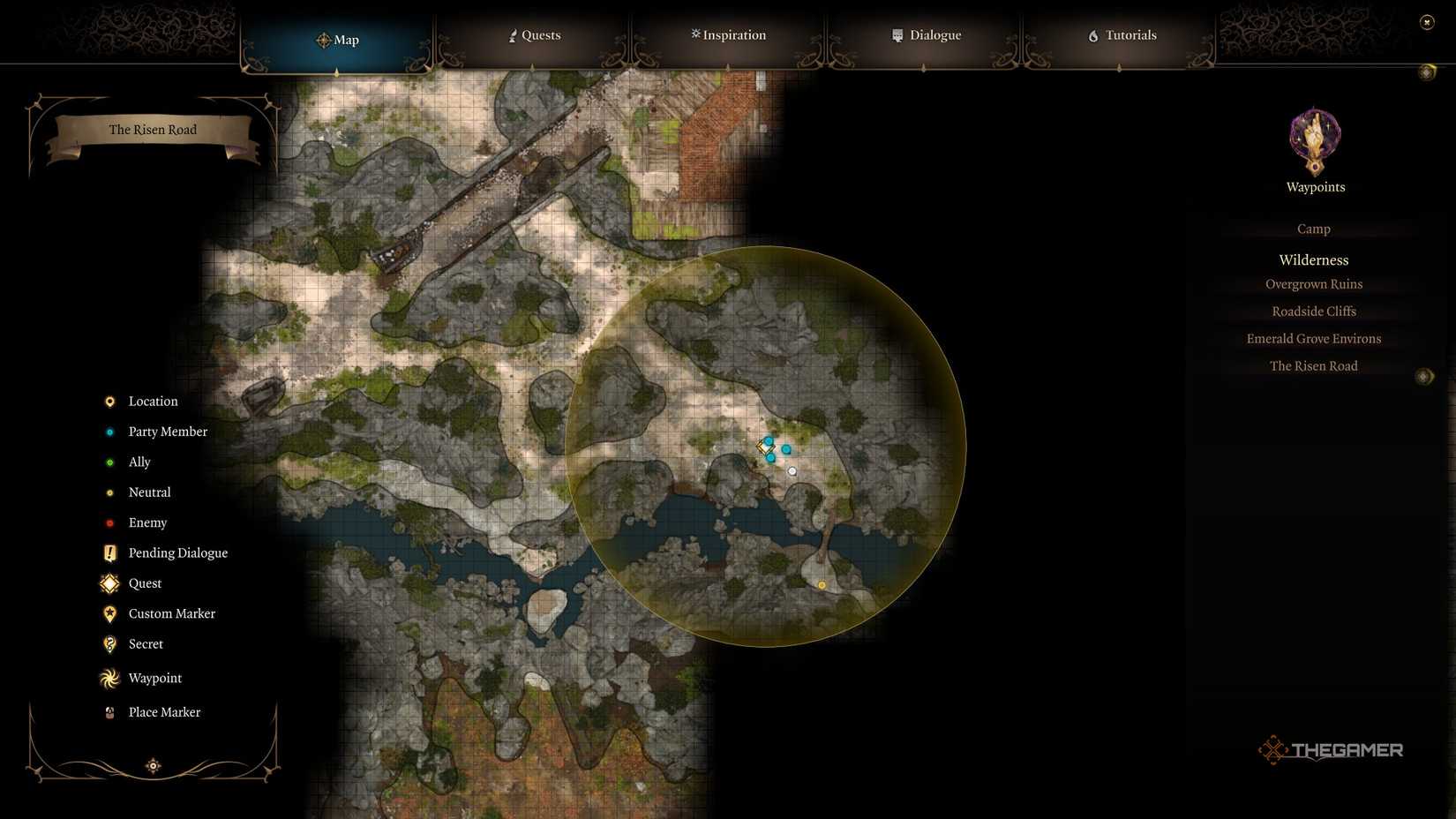Toggle Enemy marker visibility in the legend
The width and height of the screenshot is (1456, 819).
(109, 522)
